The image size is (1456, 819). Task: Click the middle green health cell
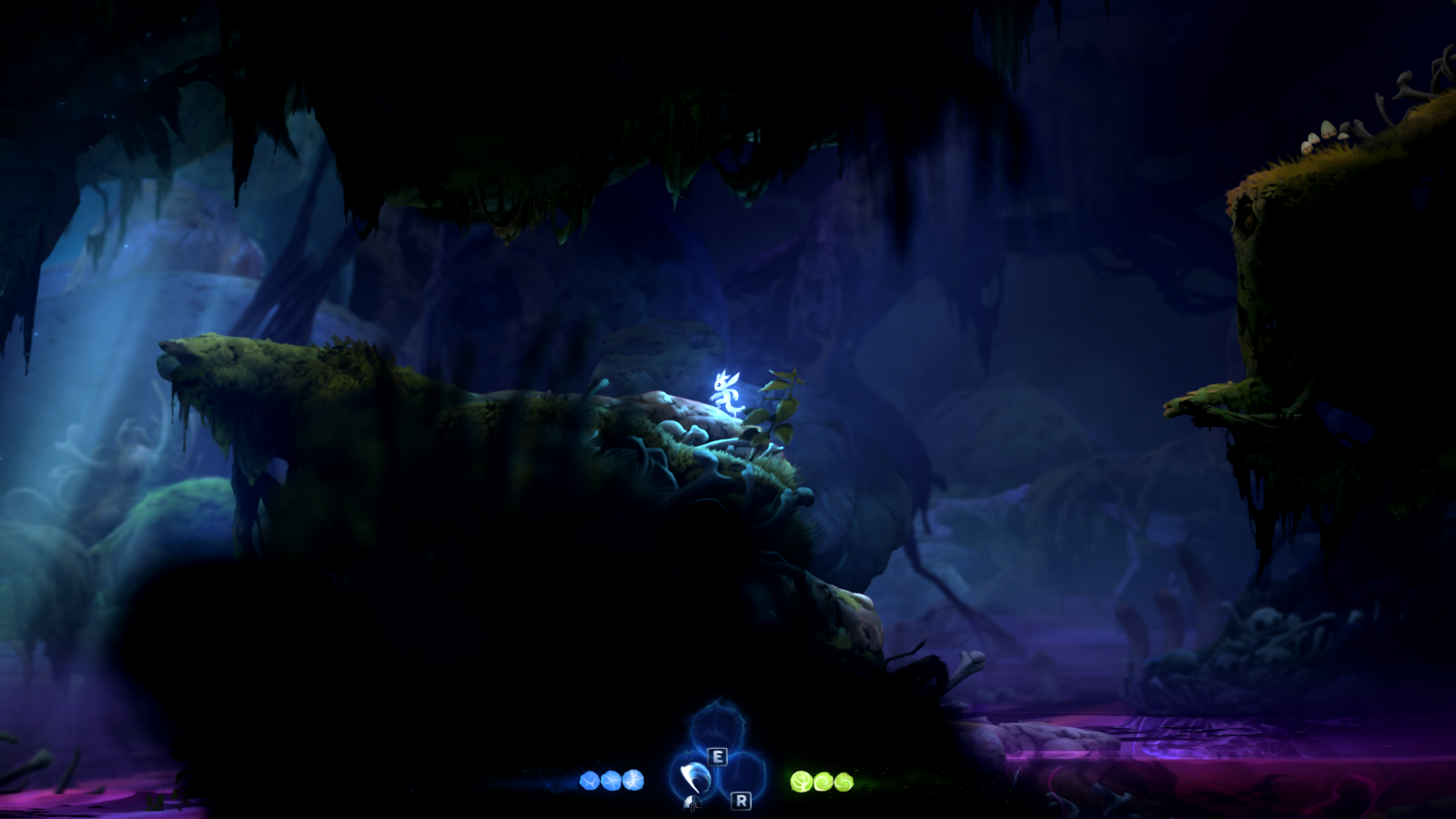[x=824, y=781]
